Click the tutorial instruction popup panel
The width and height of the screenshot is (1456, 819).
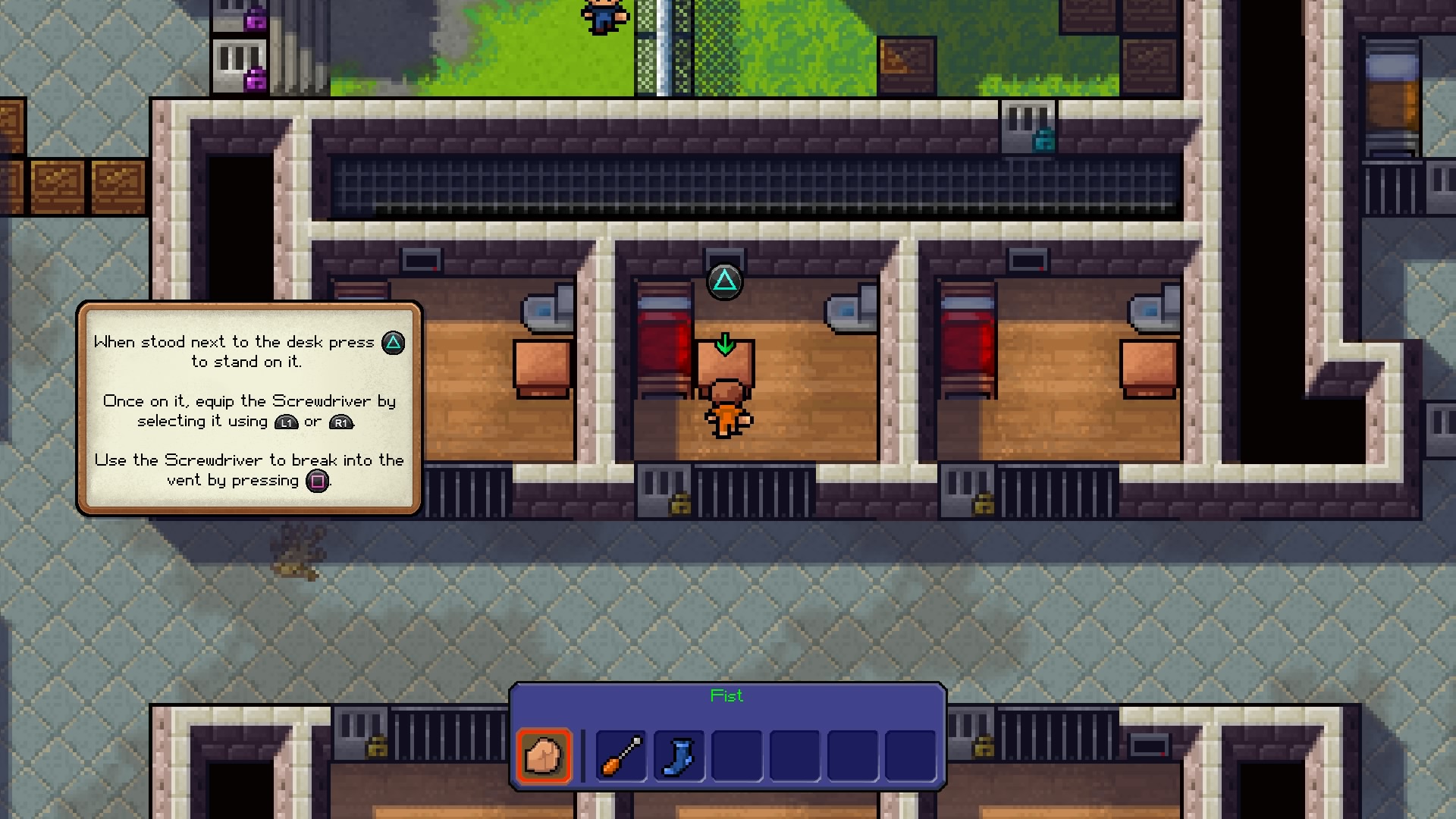click(249, 409)
